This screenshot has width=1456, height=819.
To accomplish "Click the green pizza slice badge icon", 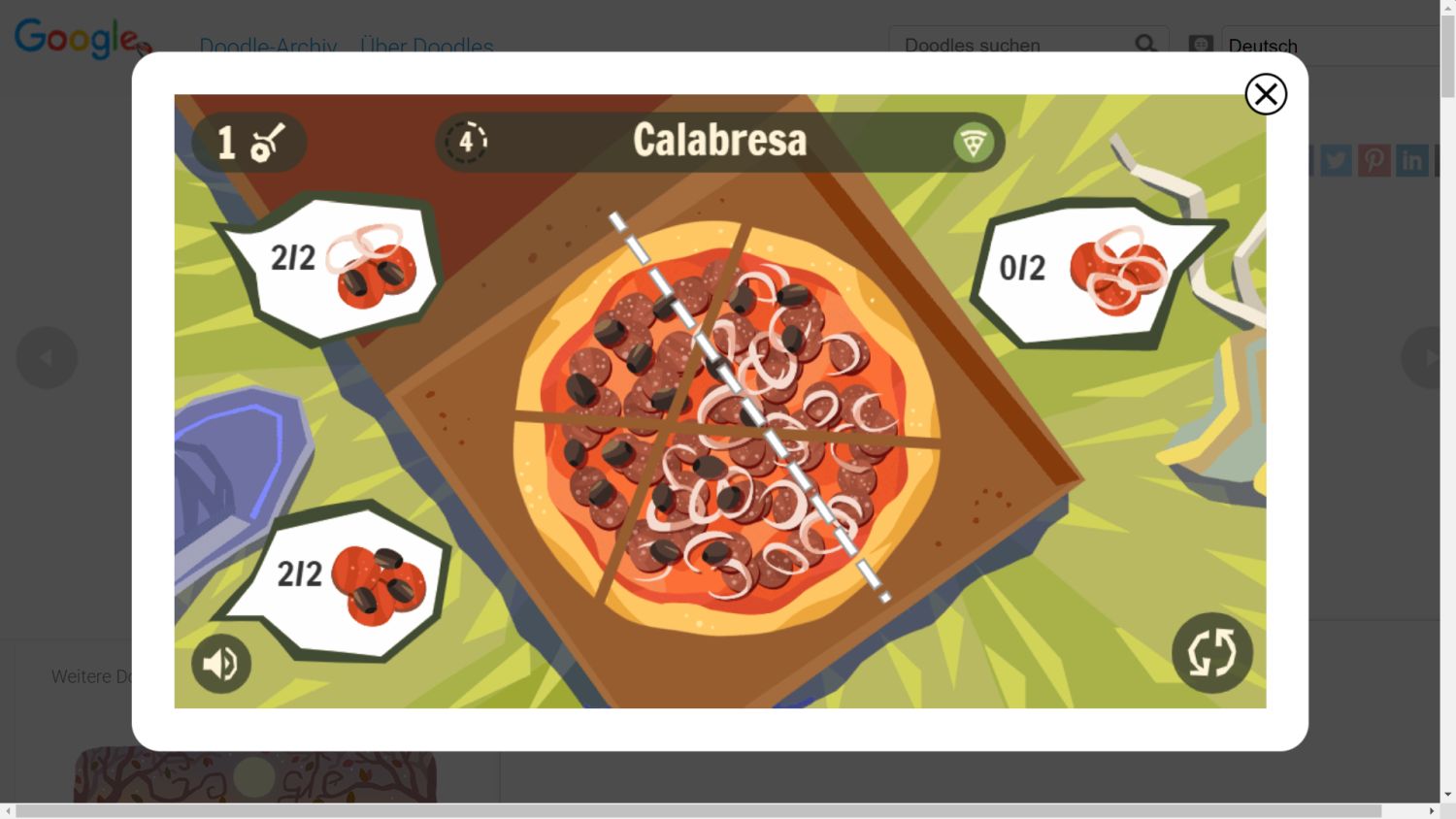I will [x=973, y=143].
